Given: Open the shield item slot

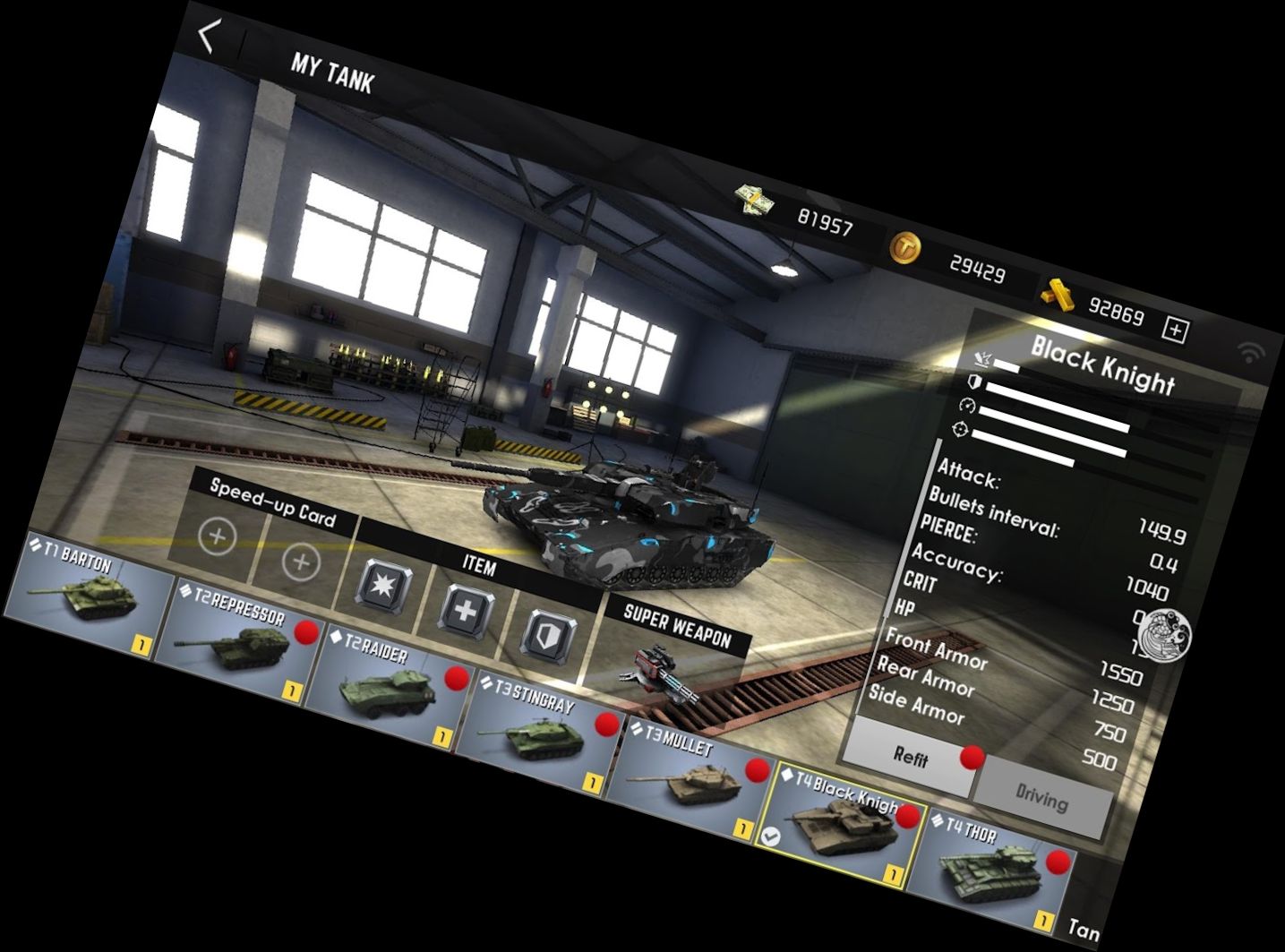Looking at the screenshot, I should pyautogui.click(x=547, y=635).
